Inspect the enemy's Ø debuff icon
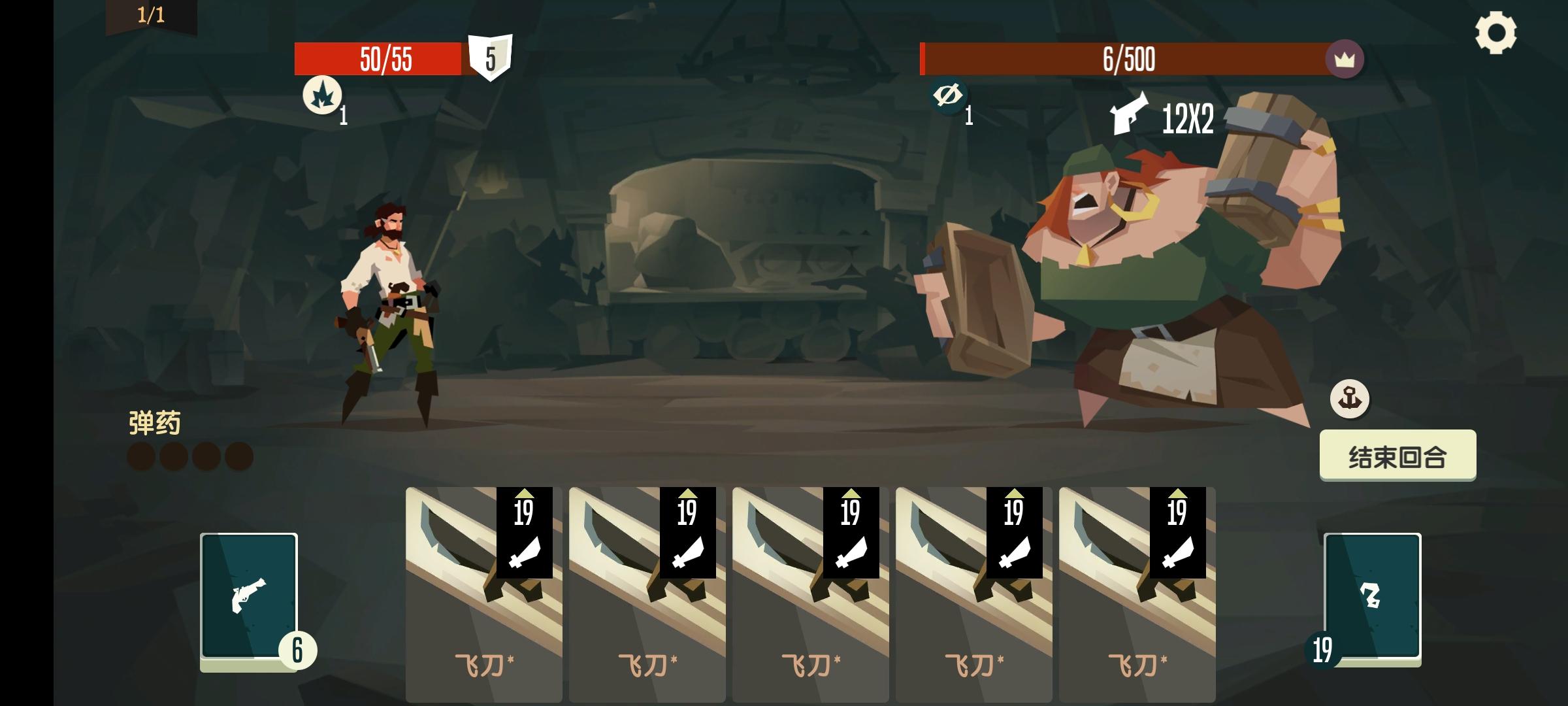Image resolution: width=1568 pixels, height=706 pixels. click(x=949, y=96)
